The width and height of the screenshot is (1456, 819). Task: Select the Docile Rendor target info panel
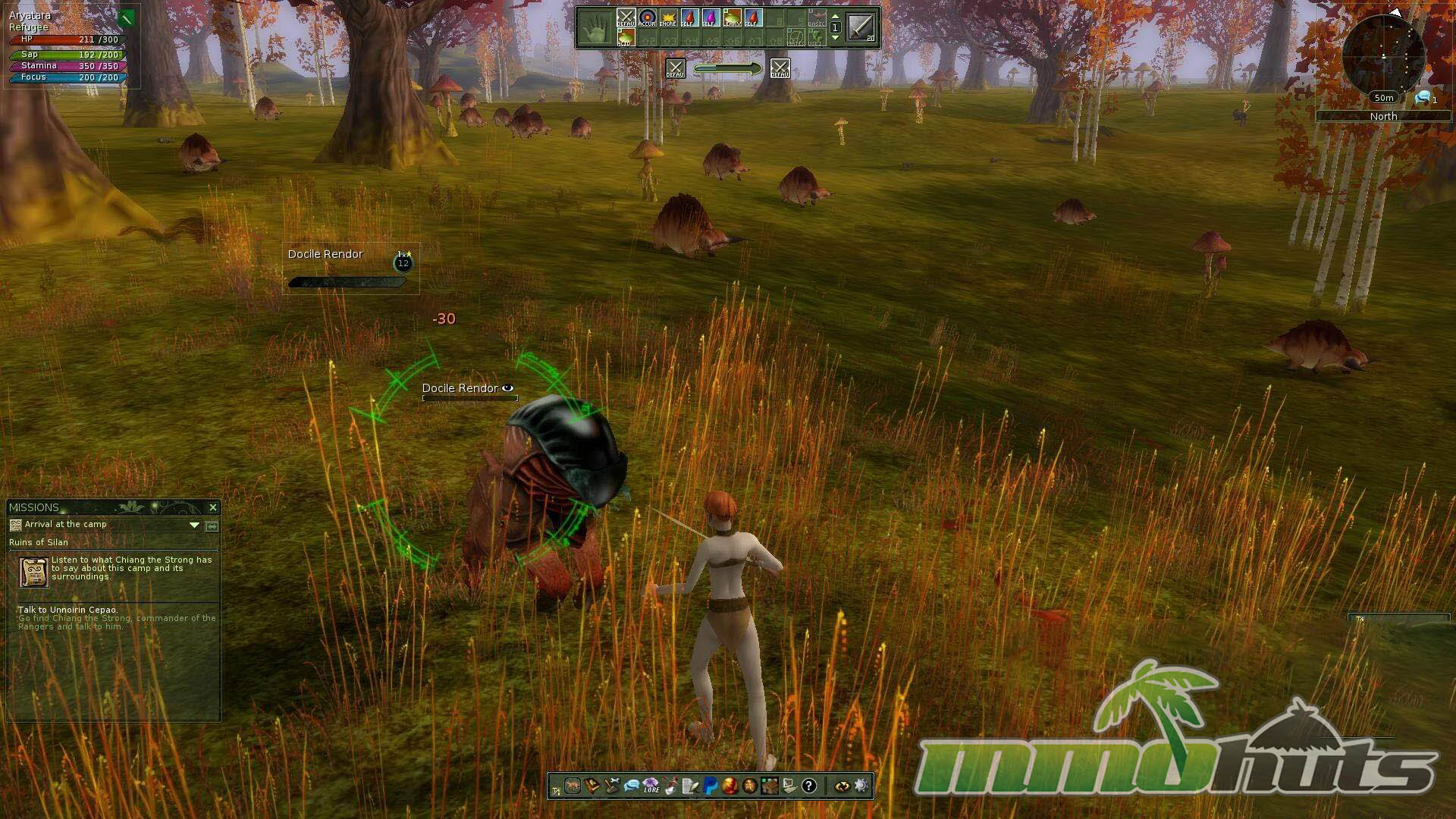350,268
